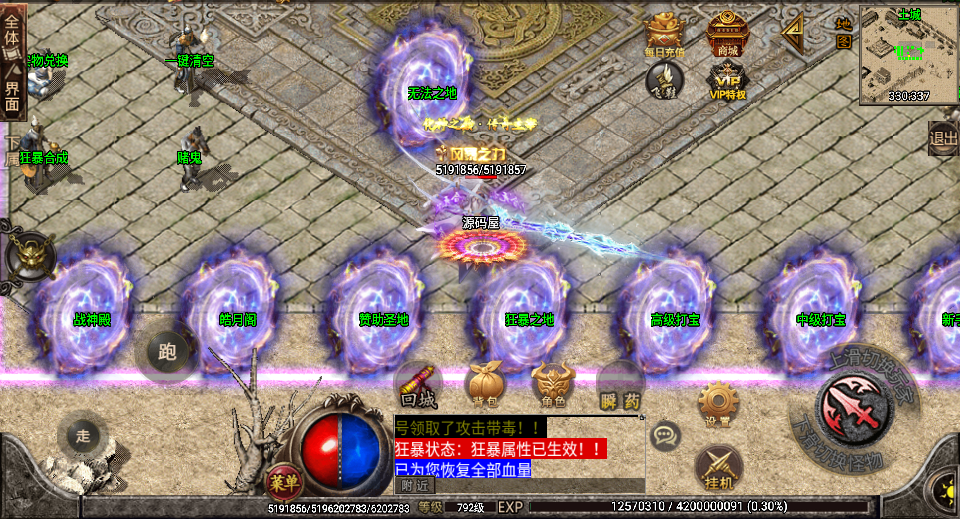Activate the 走 walk button
The height and width of the screenshot is (519, 960).
tap(83, 435)
